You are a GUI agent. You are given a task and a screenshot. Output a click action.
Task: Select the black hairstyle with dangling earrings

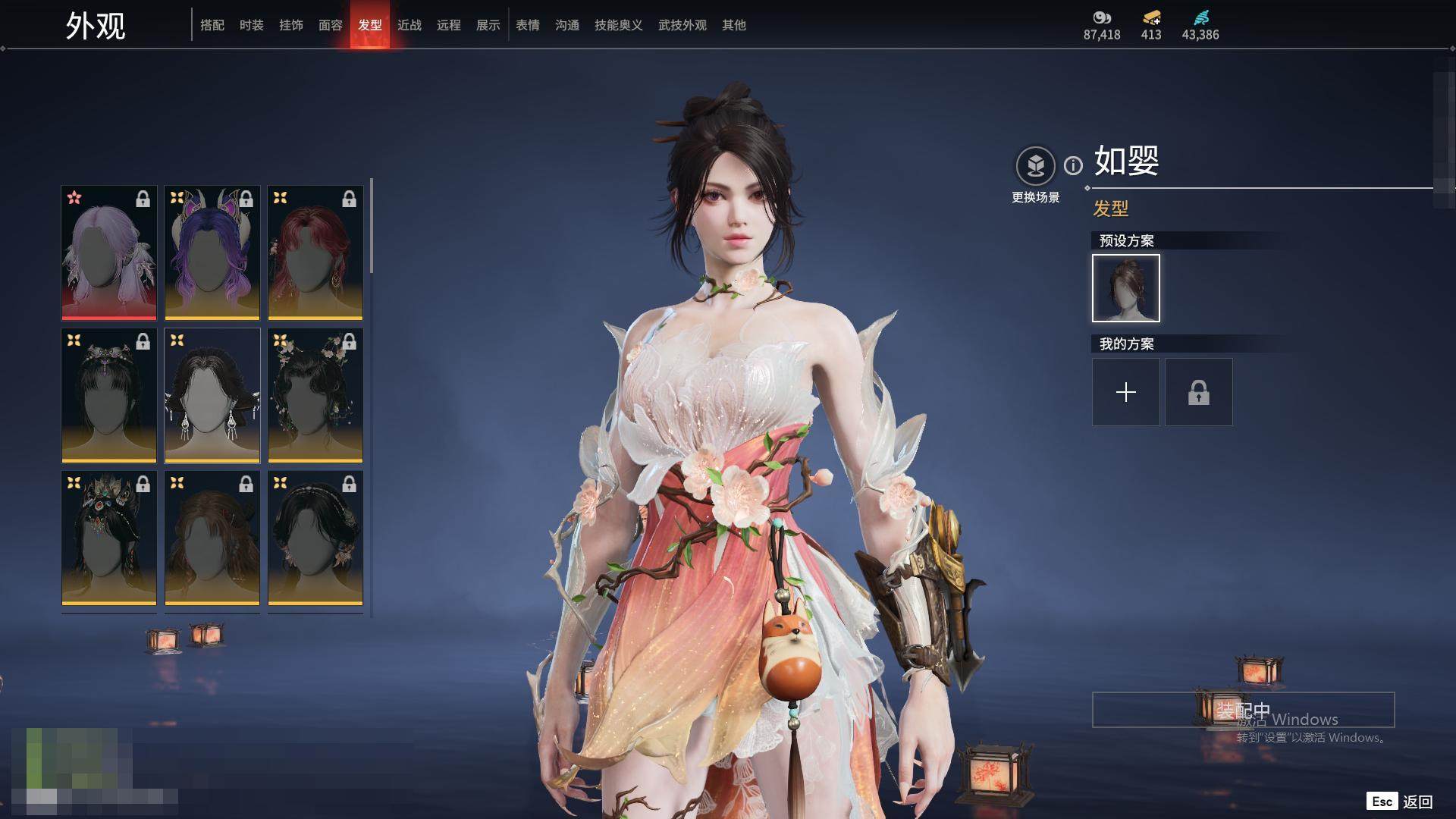click(212, 395)
